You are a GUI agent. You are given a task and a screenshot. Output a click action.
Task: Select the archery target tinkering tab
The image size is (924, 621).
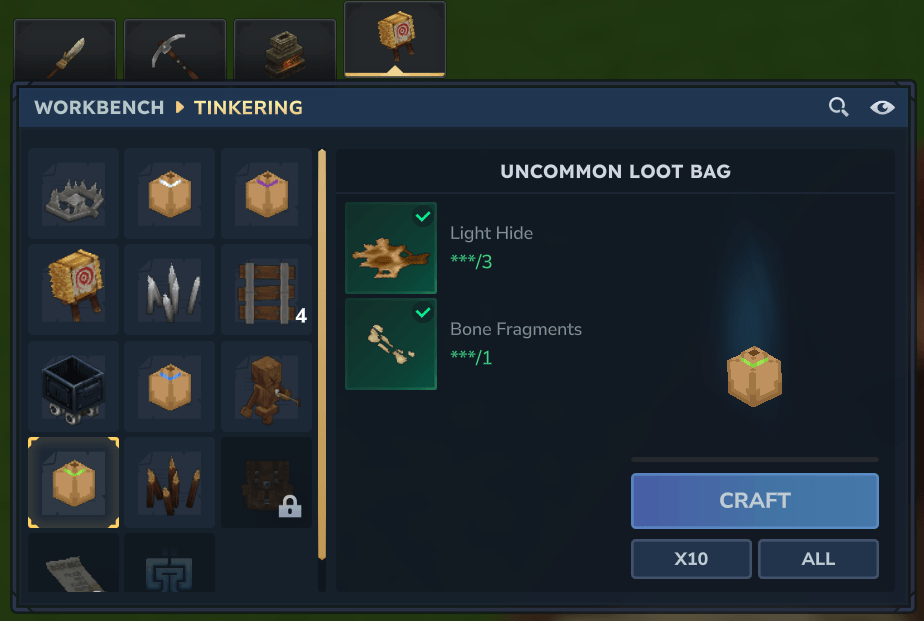click(395, 40)
